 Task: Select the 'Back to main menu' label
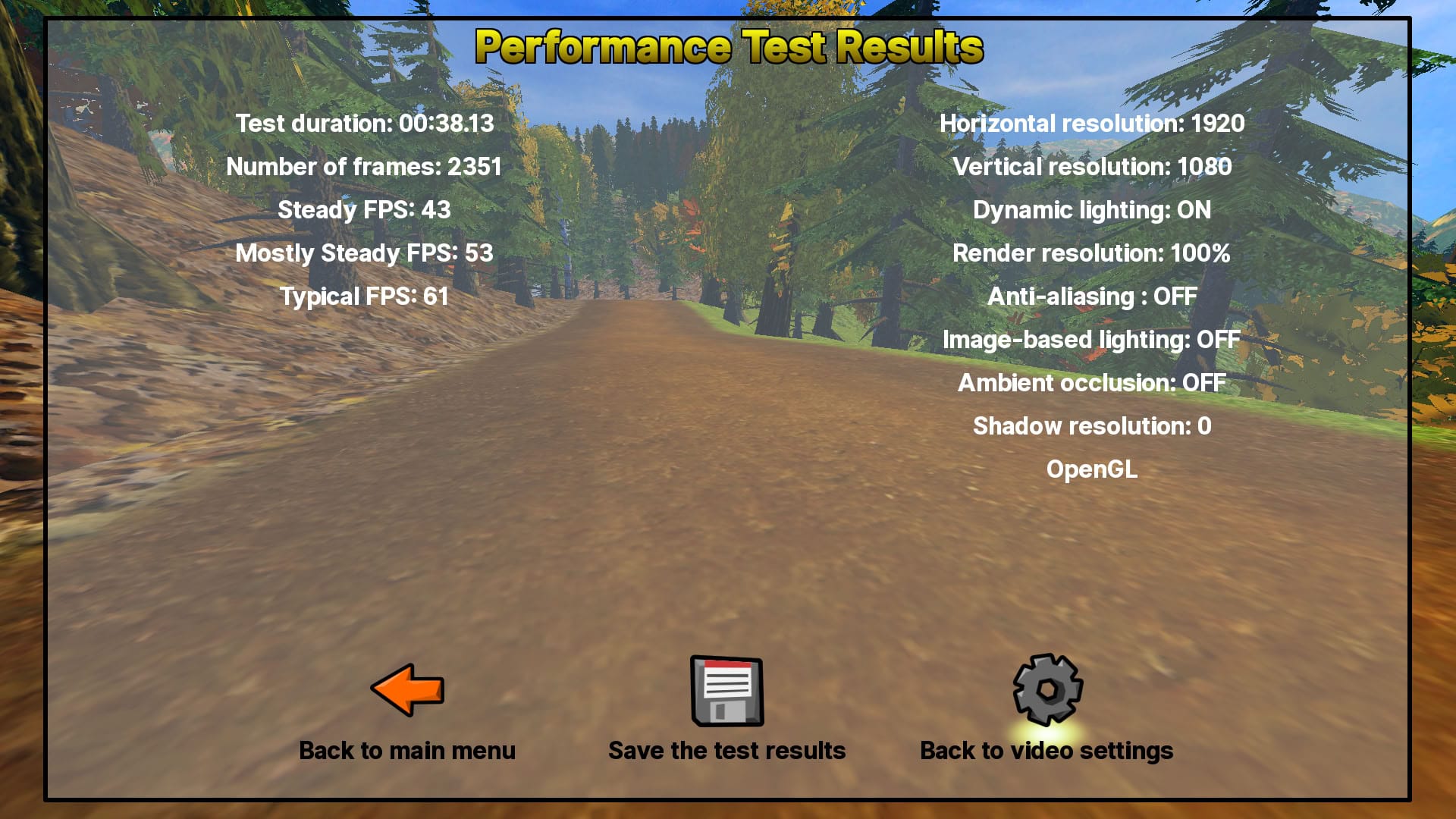[407, 750]
